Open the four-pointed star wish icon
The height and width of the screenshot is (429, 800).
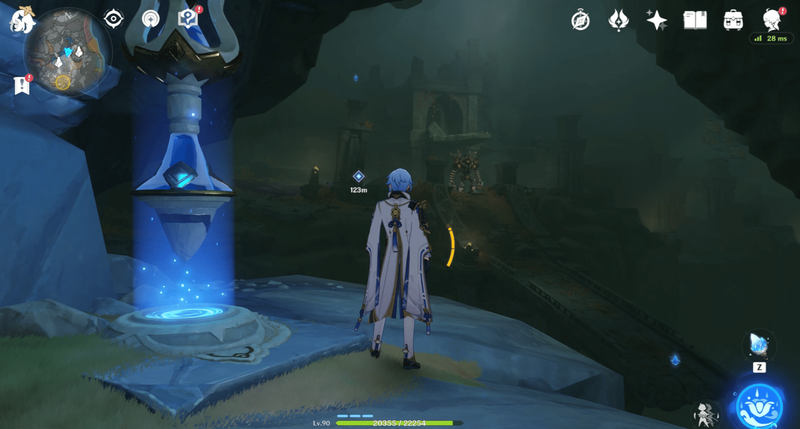point(656,20)
